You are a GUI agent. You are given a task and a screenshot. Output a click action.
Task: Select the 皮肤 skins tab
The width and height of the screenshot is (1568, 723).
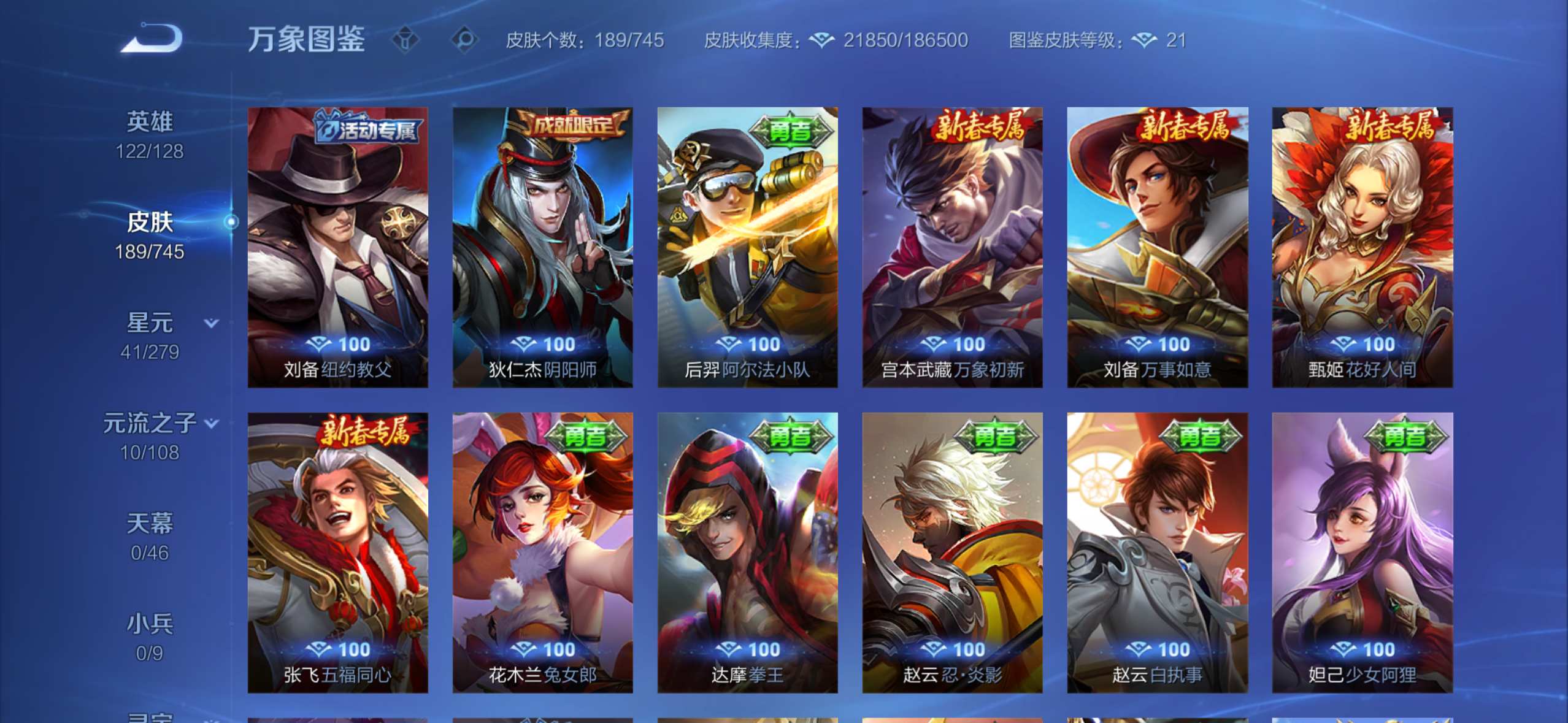coord(150,235)
